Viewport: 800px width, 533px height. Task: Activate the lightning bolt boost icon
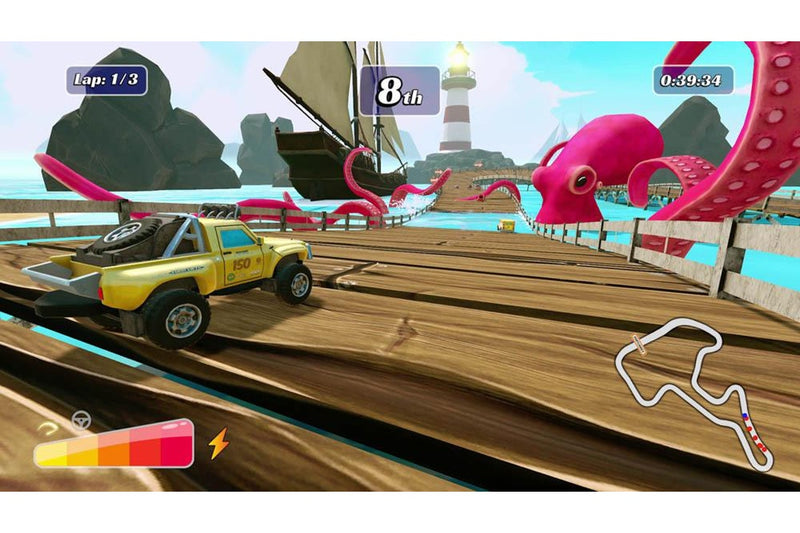[218, 442]
